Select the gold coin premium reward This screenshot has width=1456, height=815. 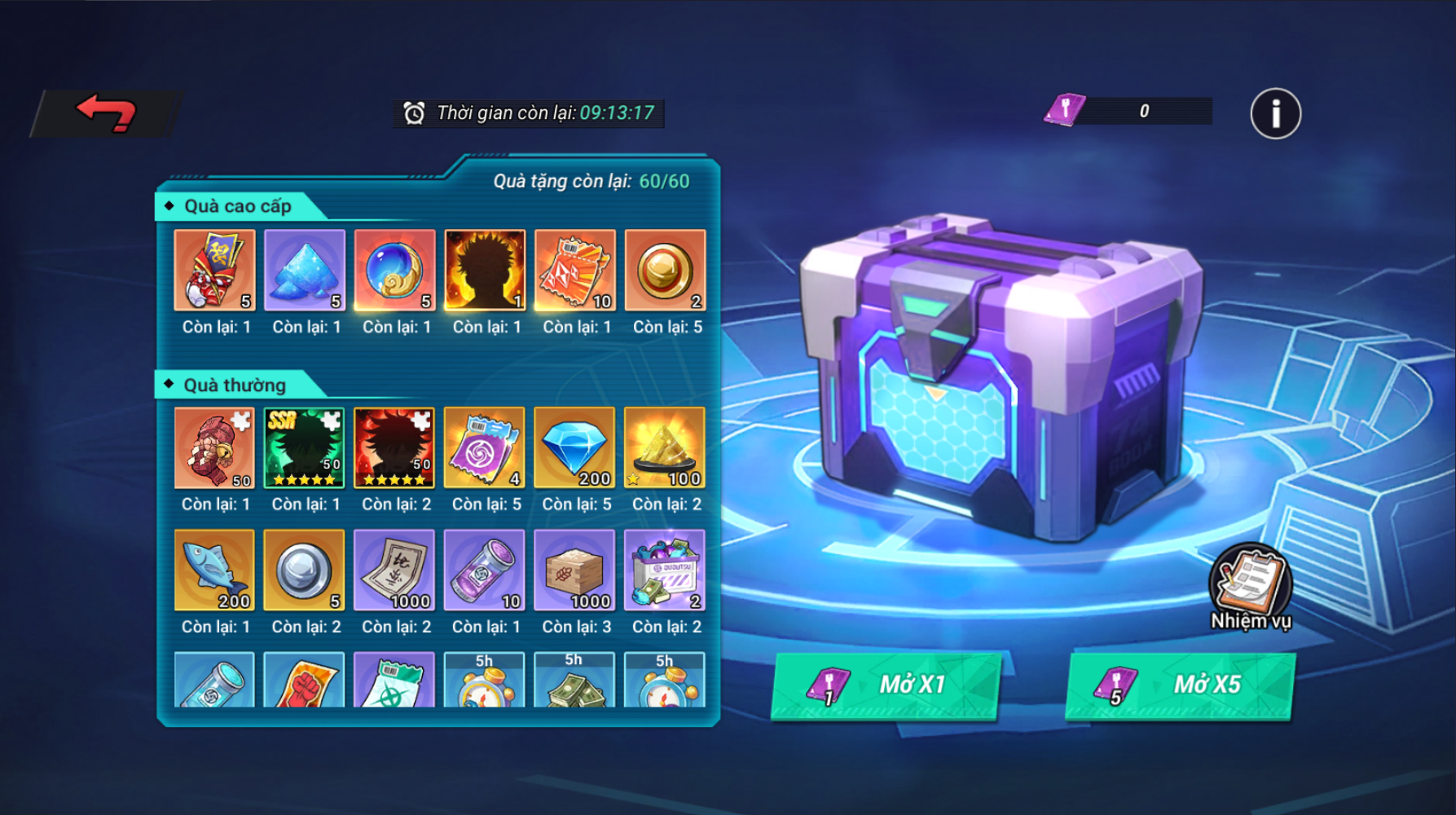pos(665,271)
